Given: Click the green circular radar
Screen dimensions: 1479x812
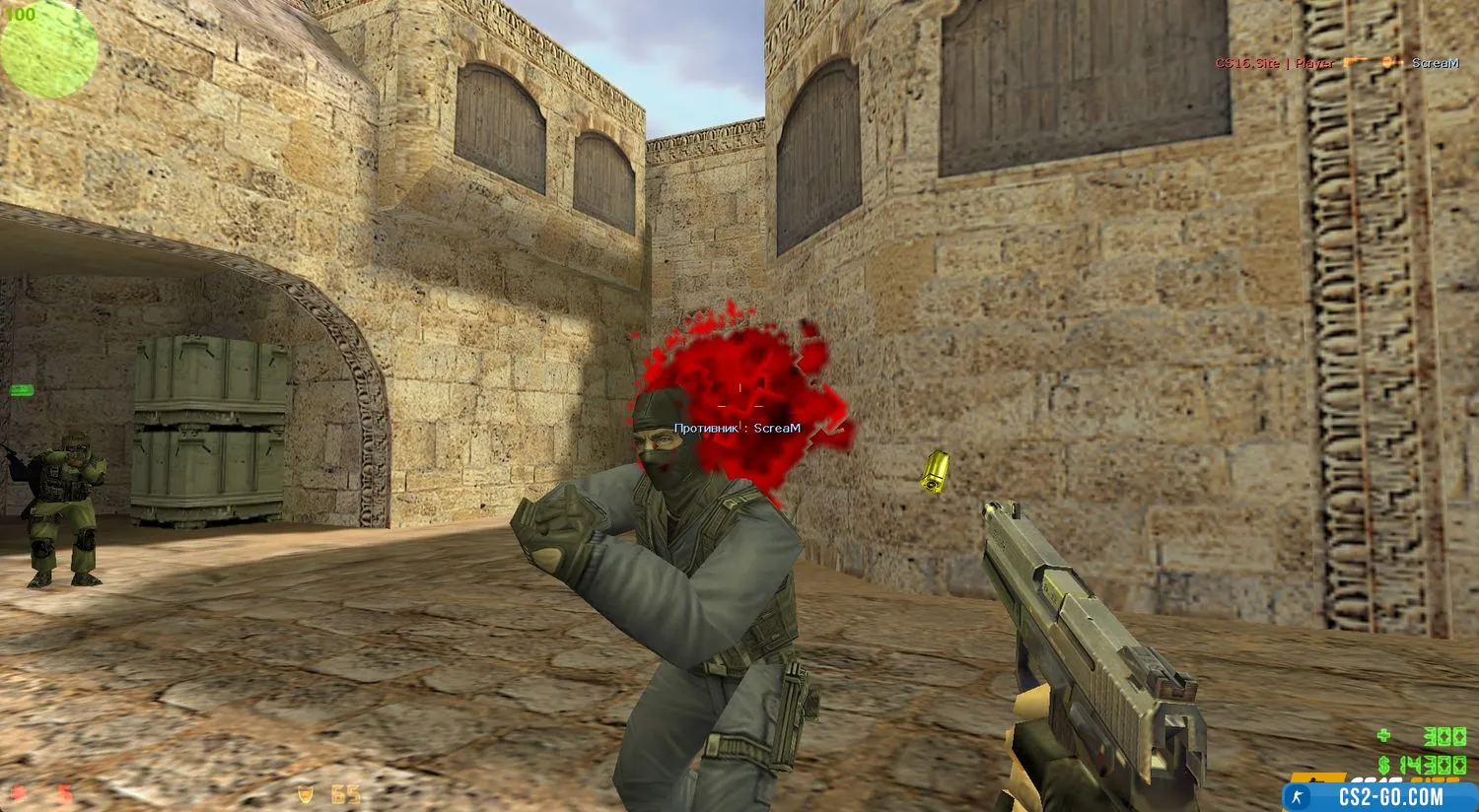Looking at the screenshot, I should coord(49,51).
